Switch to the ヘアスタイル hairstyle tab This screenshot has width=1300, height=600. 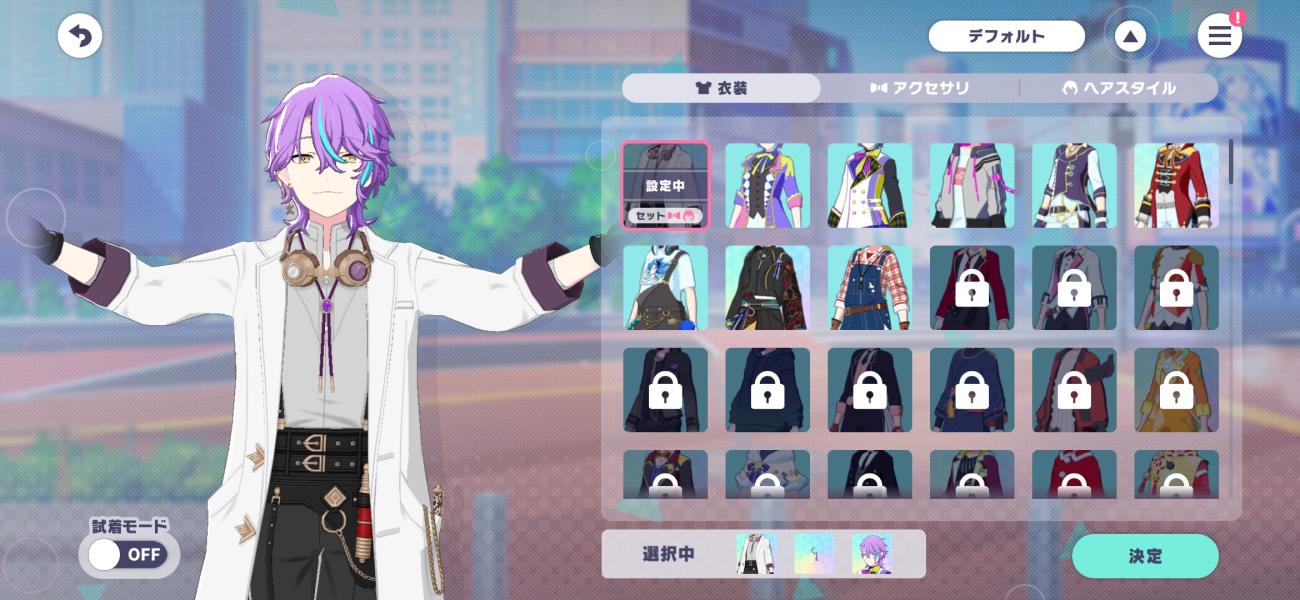click(1118, 88)
